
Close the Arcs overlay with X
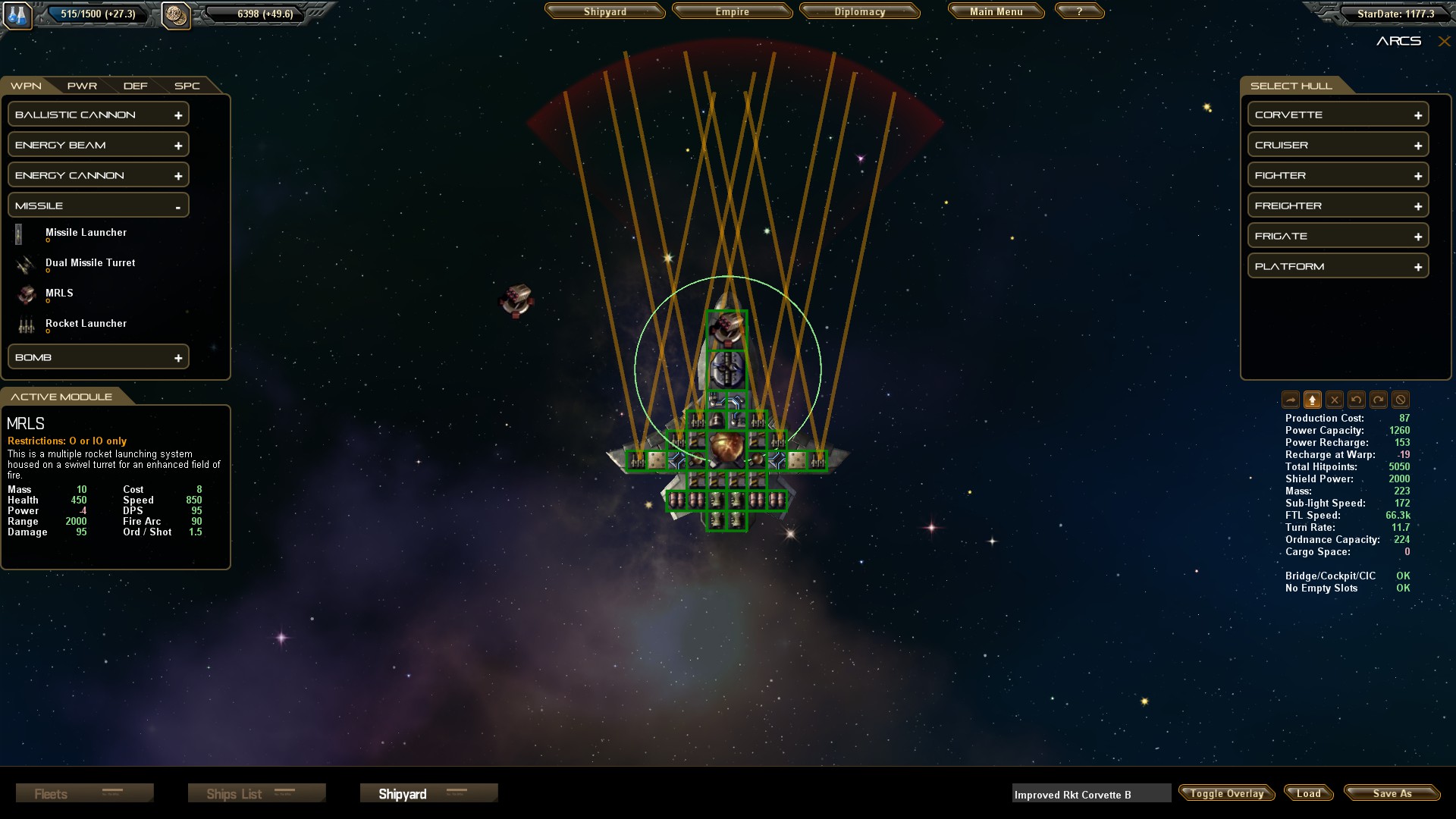coord(1444,42)
